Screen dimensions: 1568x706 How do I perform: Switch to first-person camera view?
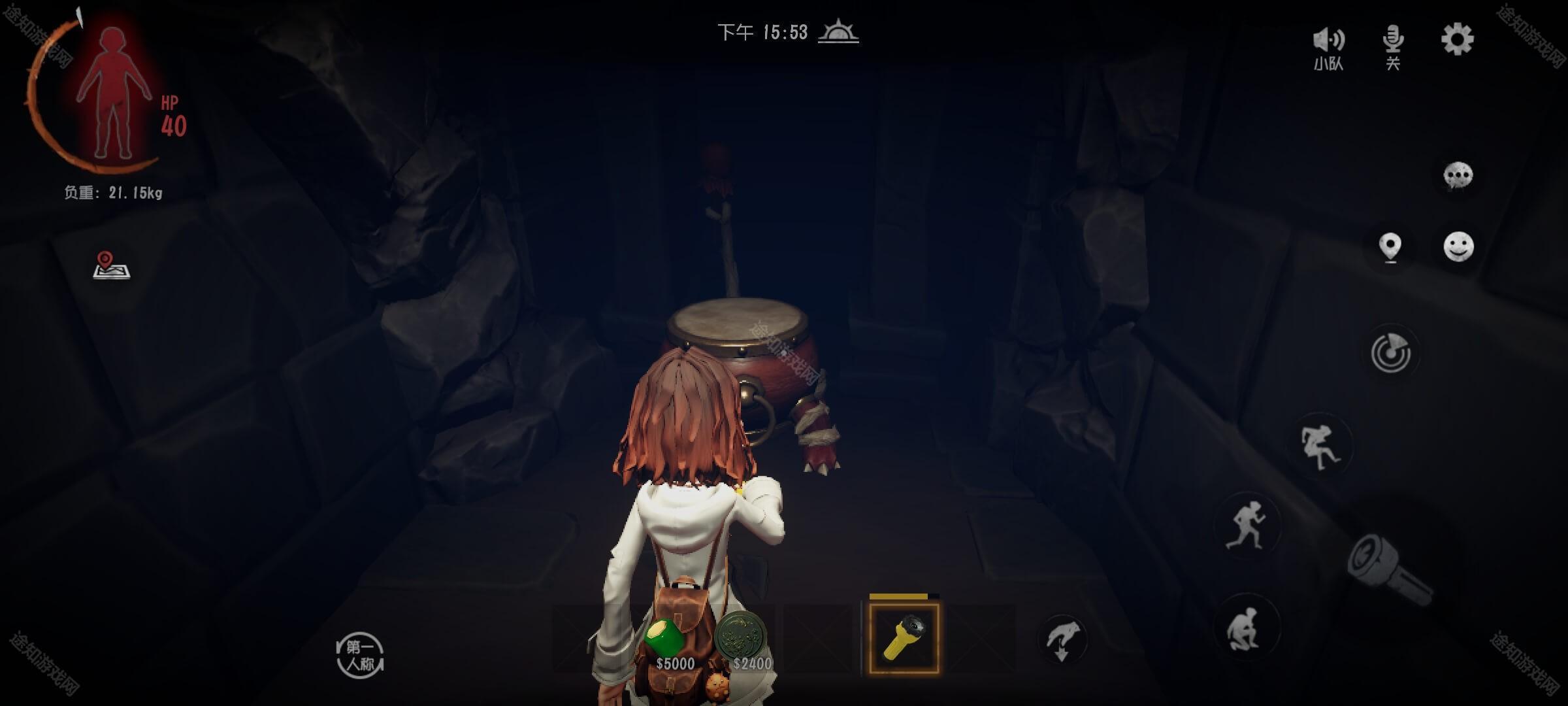pyautogui.click(x=360, y=655)
